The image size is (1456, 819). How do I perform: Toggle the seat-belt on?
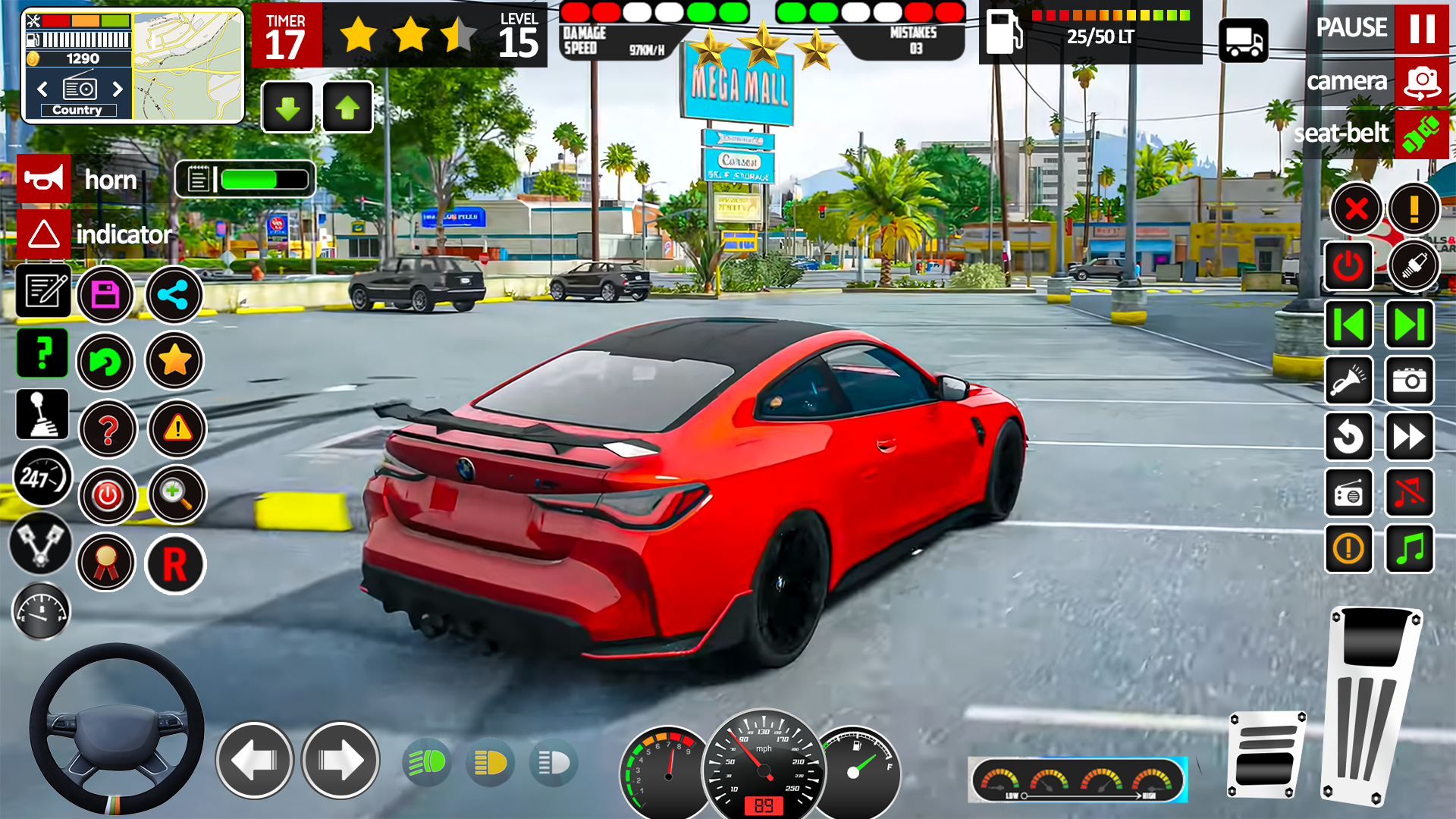tap(1423, 133)
